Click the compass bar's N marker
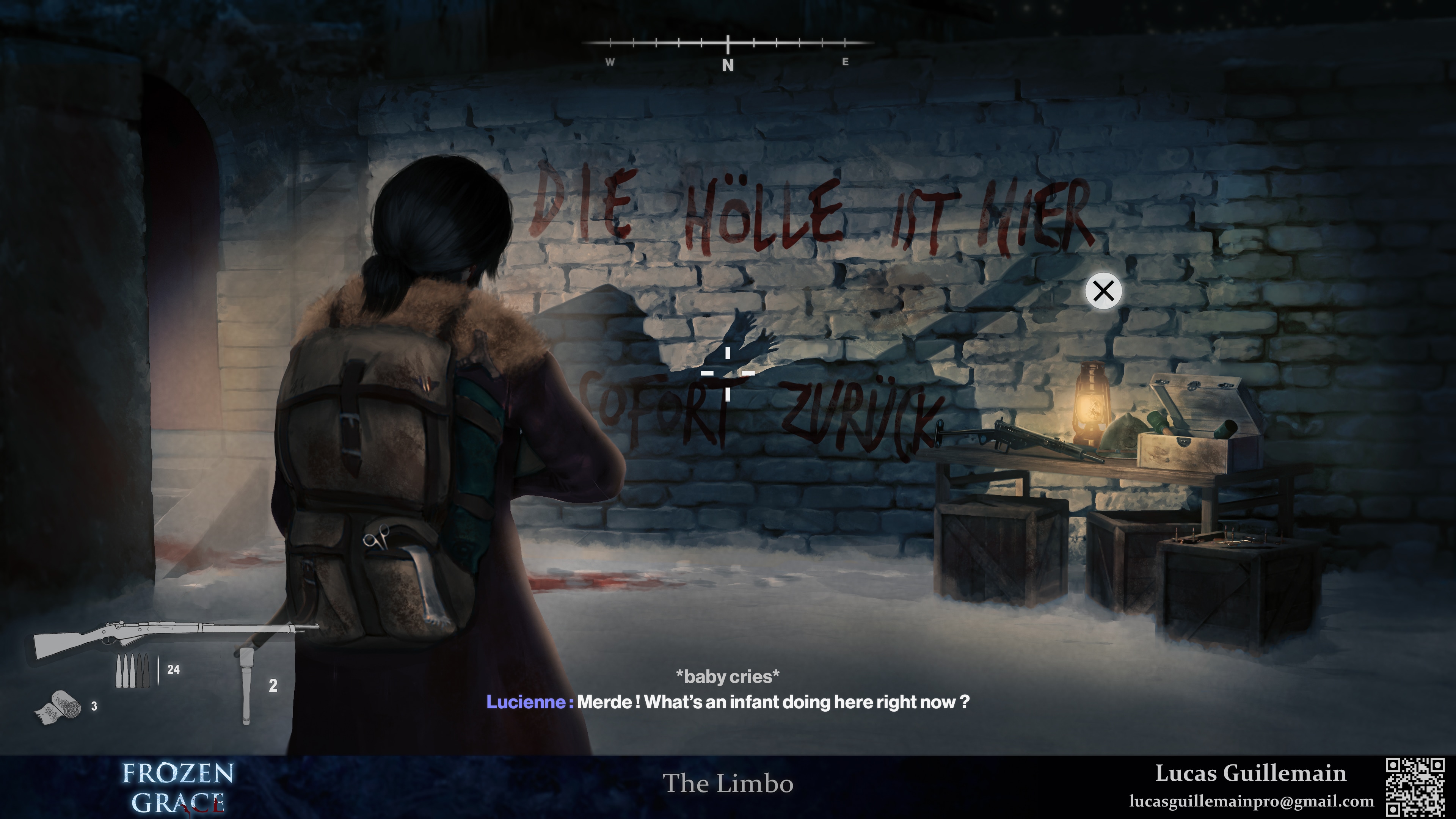1456x819 pixels. (x=728, y=65)
